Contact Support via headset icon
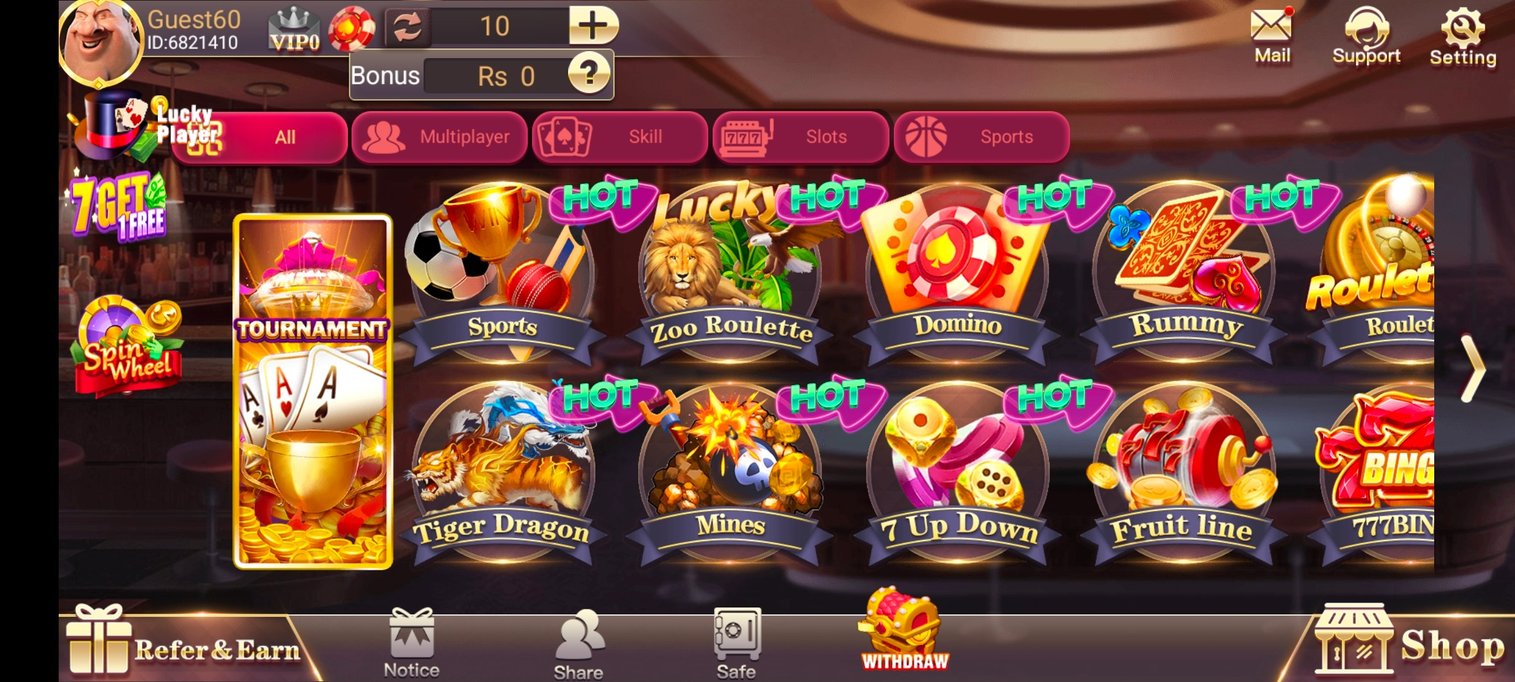Screen dimensions: 1515x682 pyautogui.click(x=1366, y=35)
